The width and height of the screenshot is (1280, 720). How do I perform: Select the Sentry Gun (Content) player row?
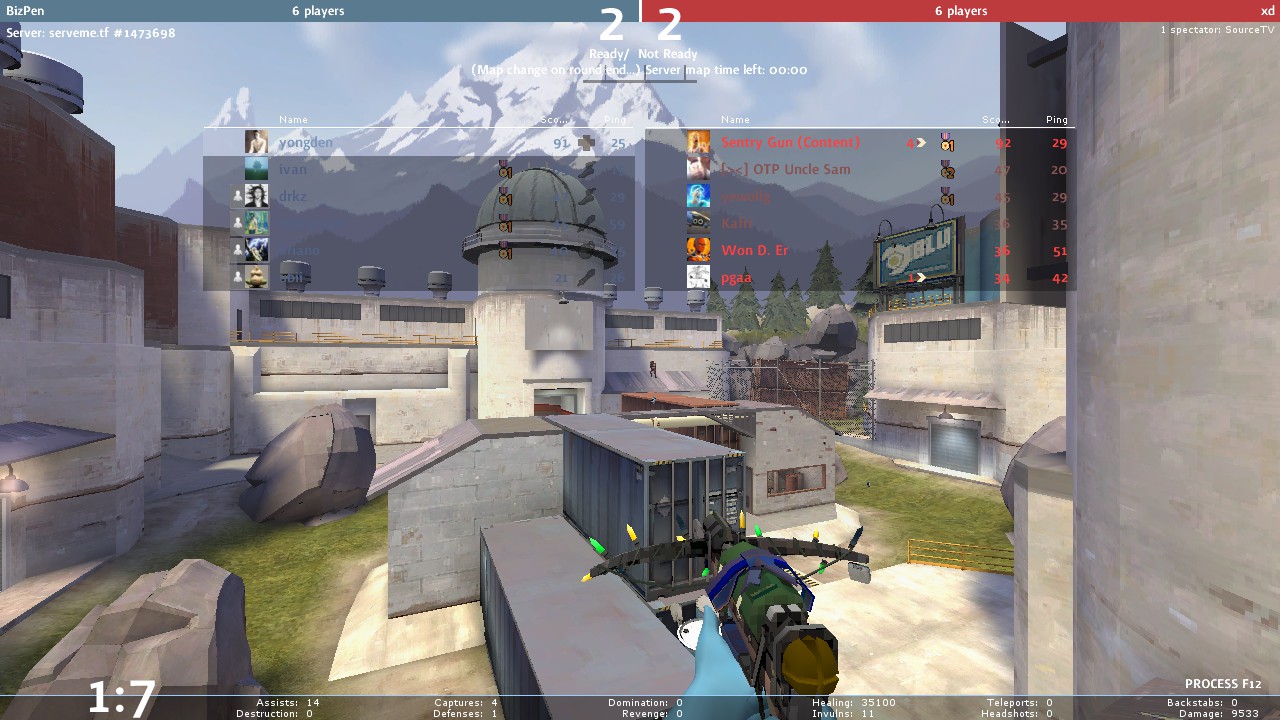coord(790,143)
